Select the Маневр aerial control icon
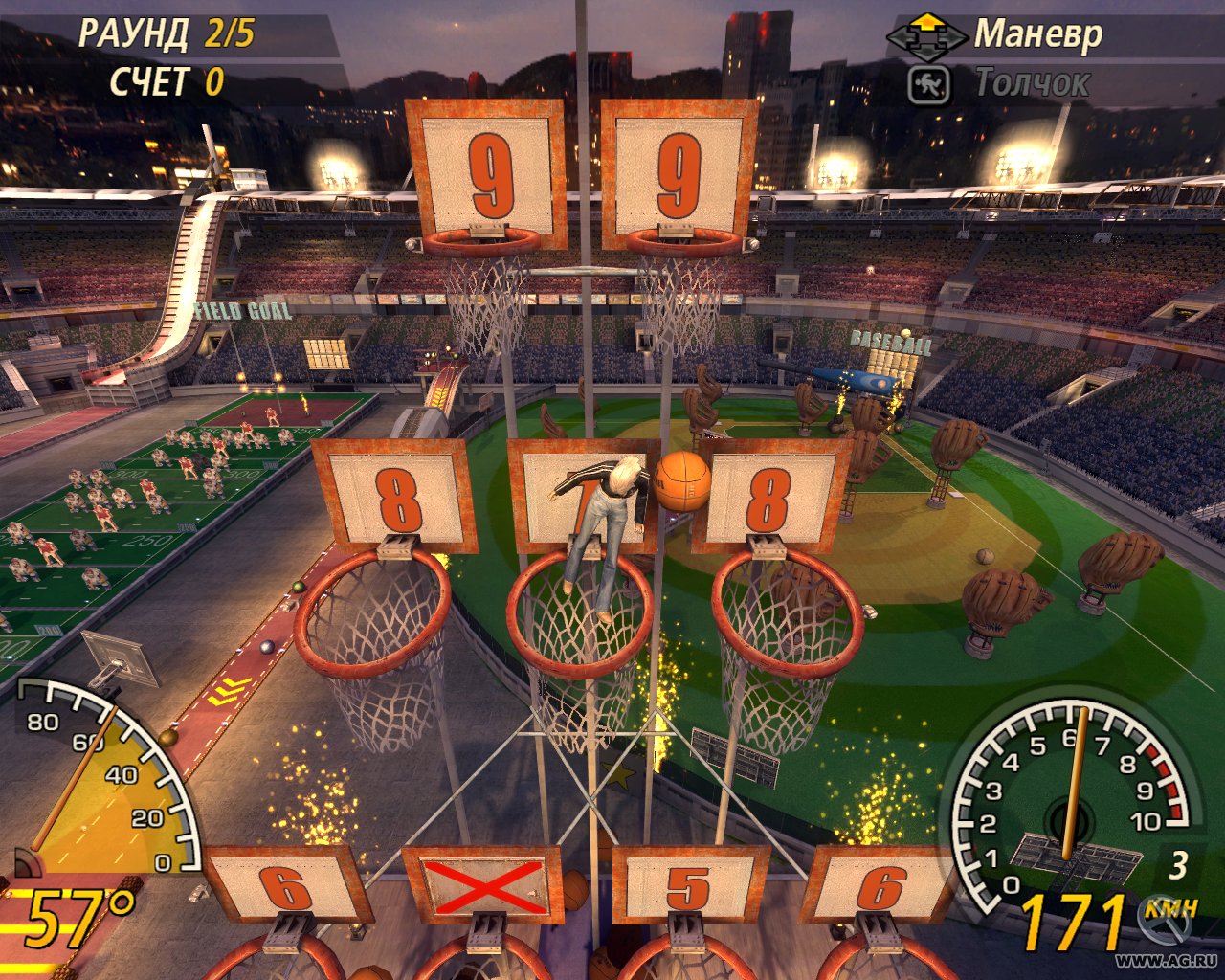 (925, 36)
